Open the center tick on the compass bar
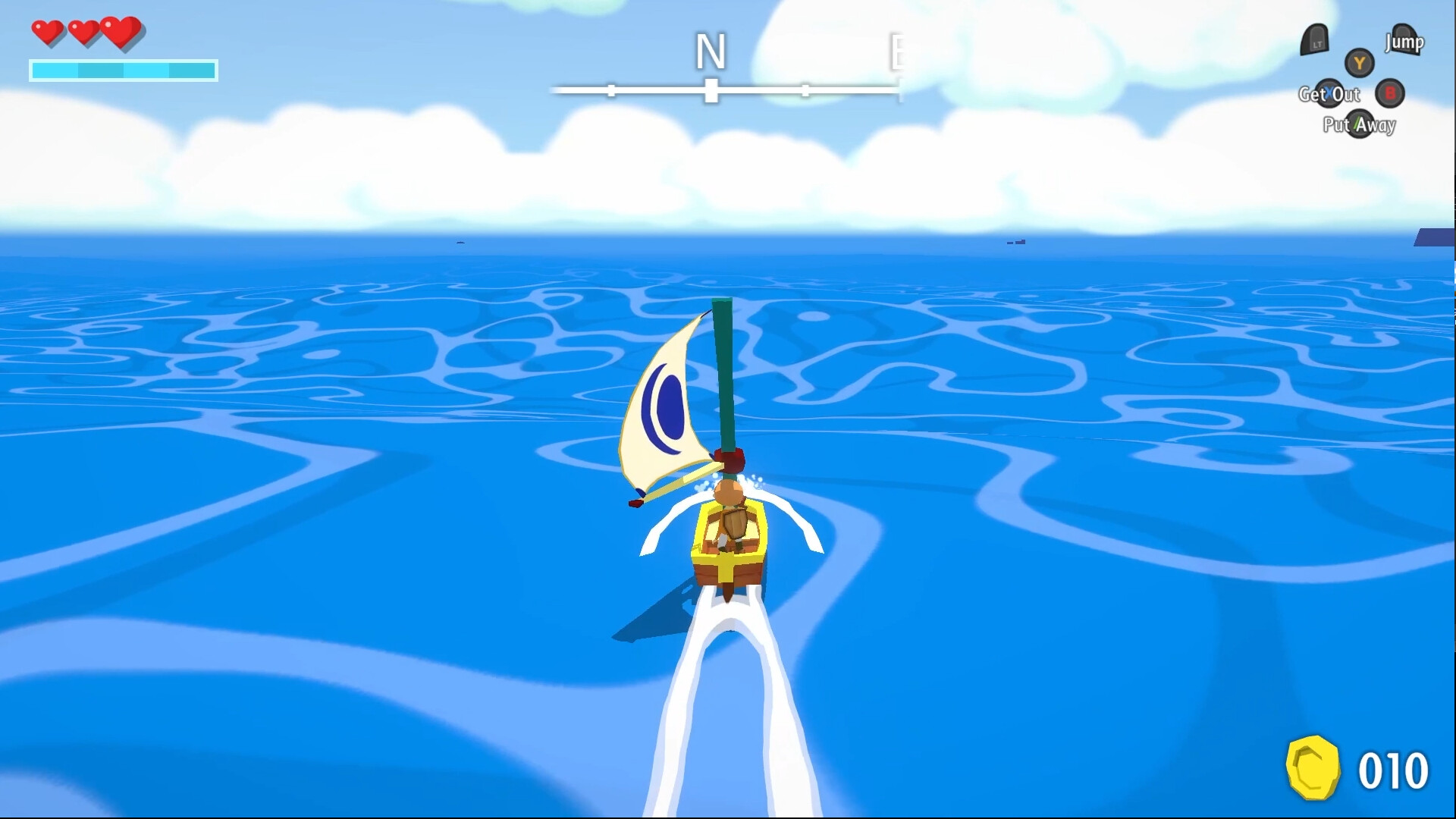The height and width of the screenshot is (819, 1456). pyautogui.click(x=711, y=89)
